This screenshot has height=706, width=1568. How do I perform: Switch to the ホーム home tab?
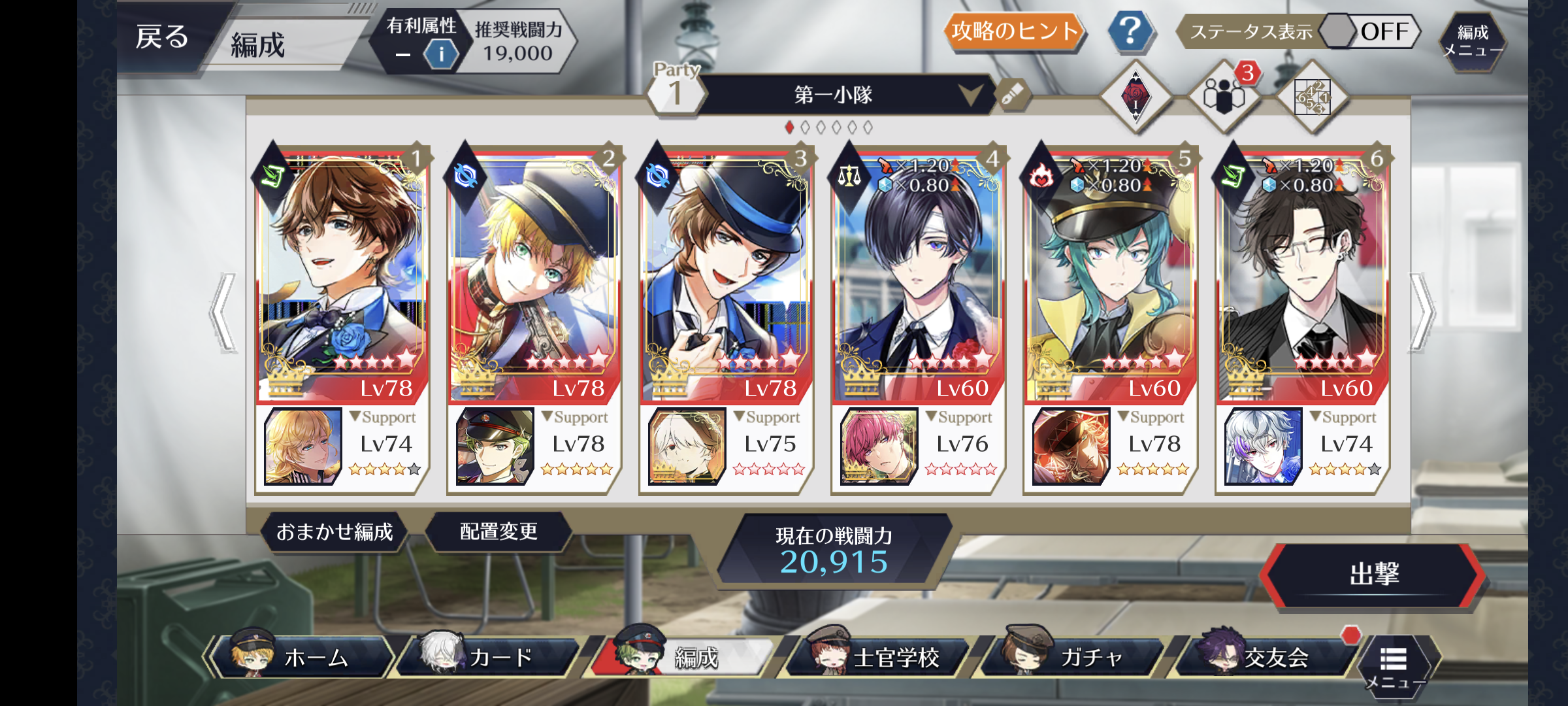pyautogui.click(x=304, y=657)
